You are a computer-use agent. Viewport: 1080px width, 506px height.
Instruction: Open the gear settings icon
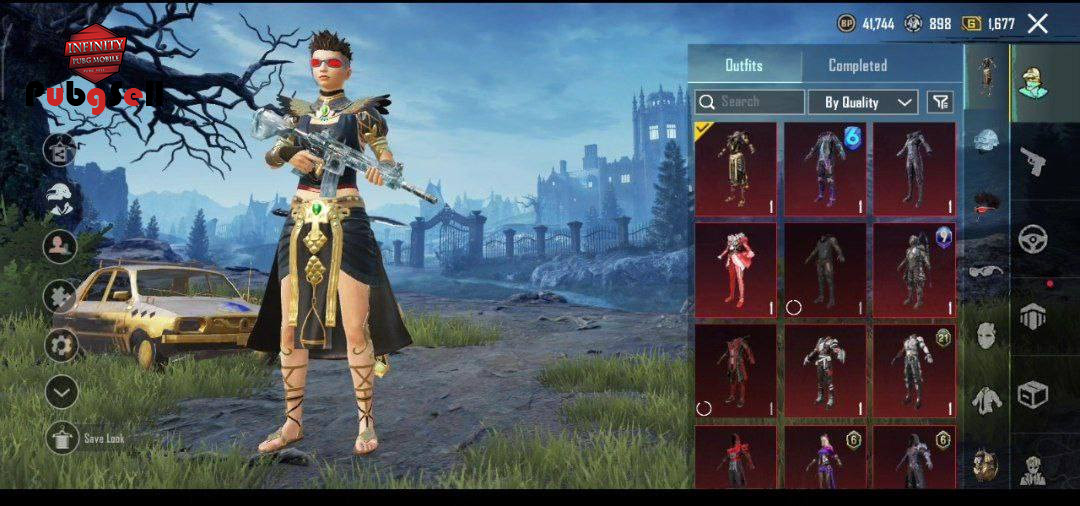coord(62,345)
